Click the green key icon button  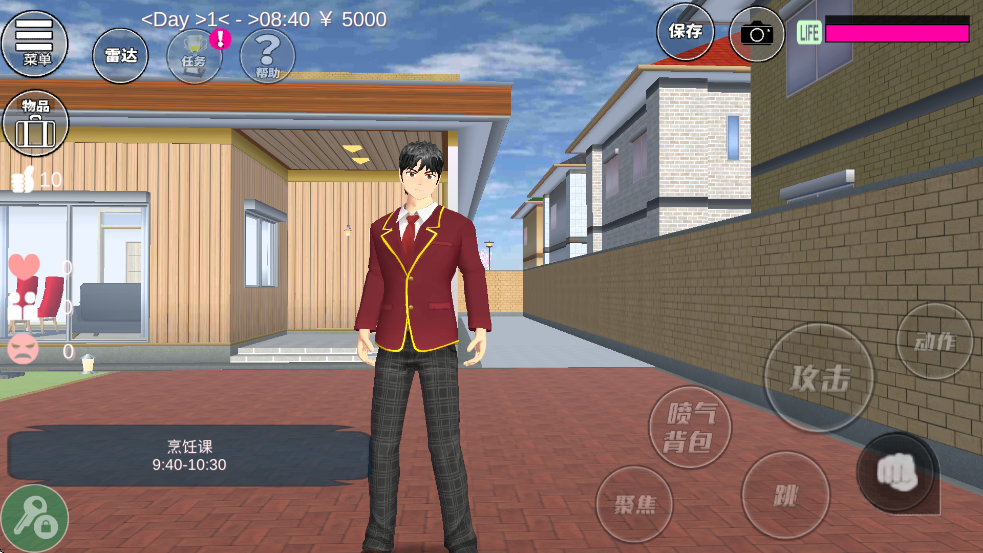point(34,518)
